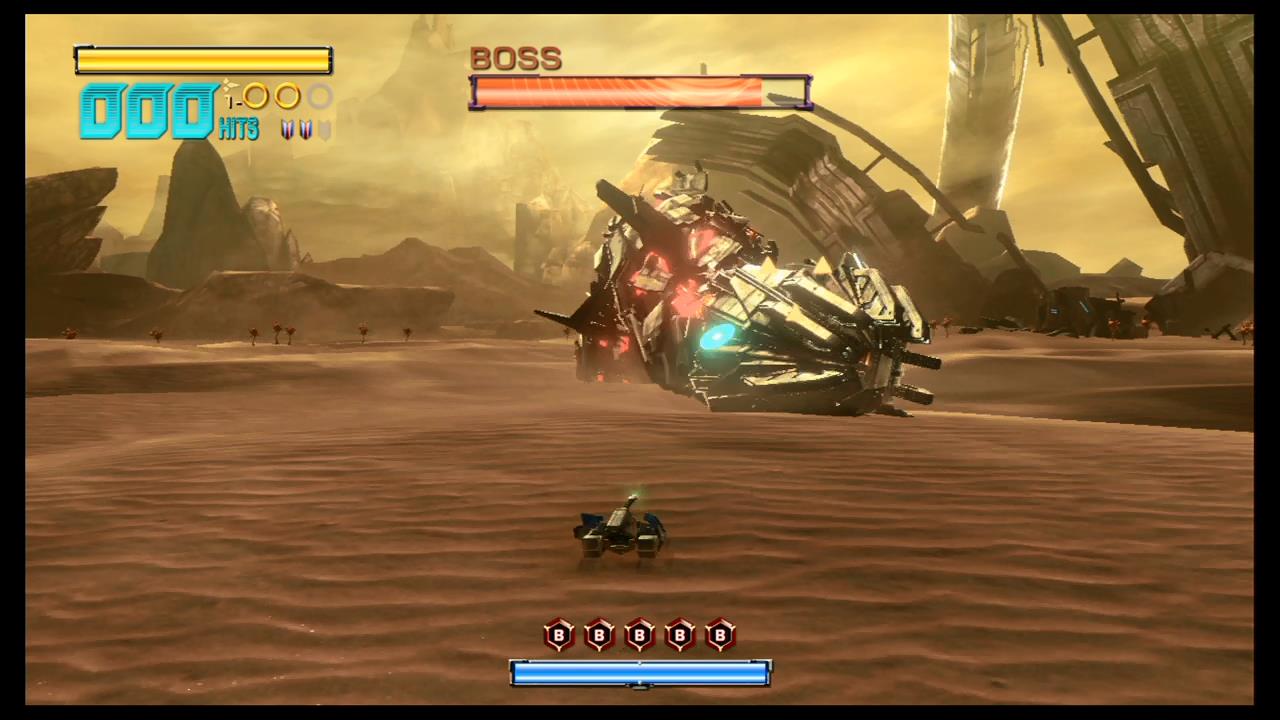Select the first B bomb icon
Viewport: 1280px width, 720px height.
coord(558,636)
